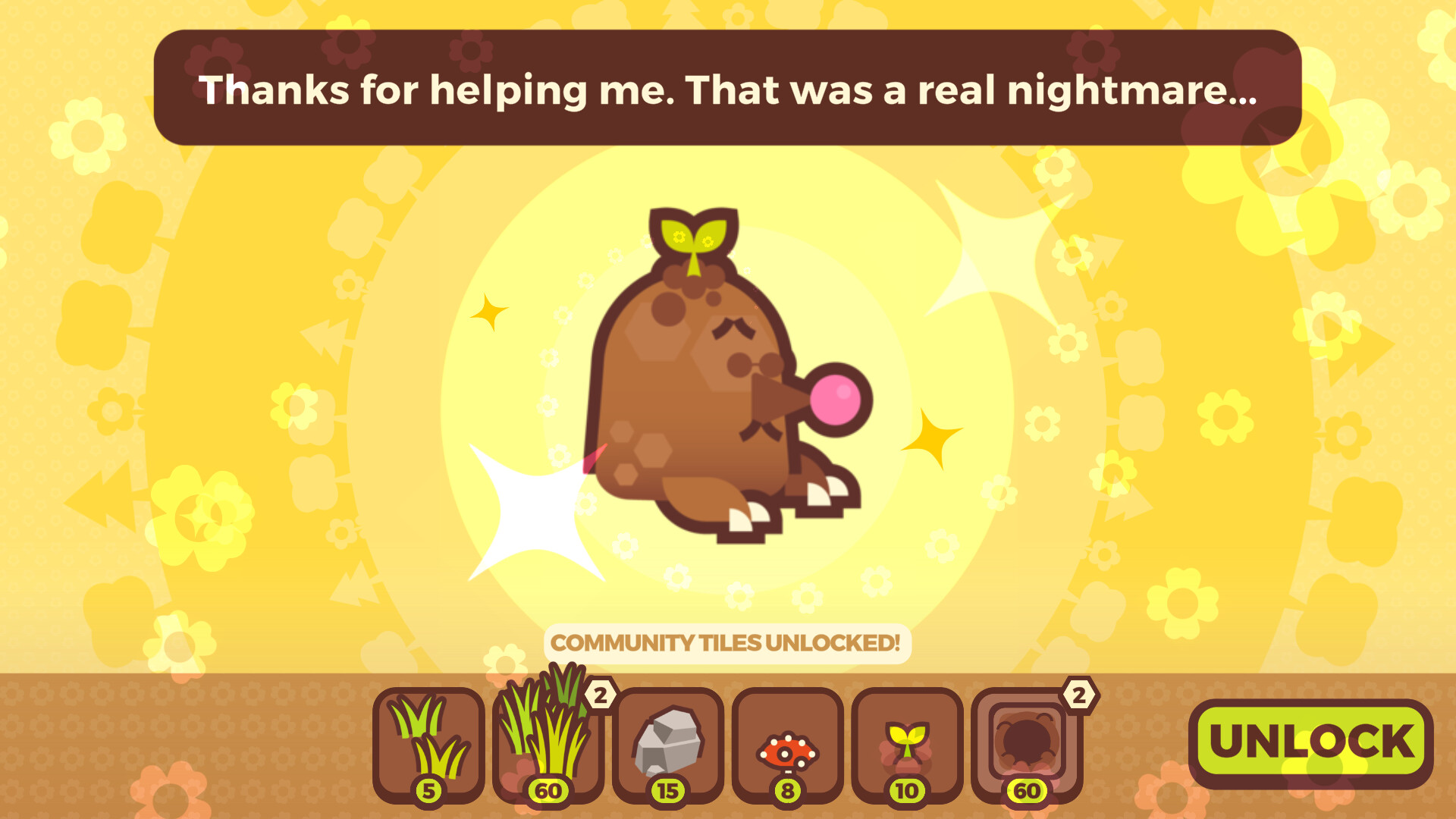This screenshot has height=819, width=1456.
Task: Click the cost counter 5 under small grass
Action: 429,789
